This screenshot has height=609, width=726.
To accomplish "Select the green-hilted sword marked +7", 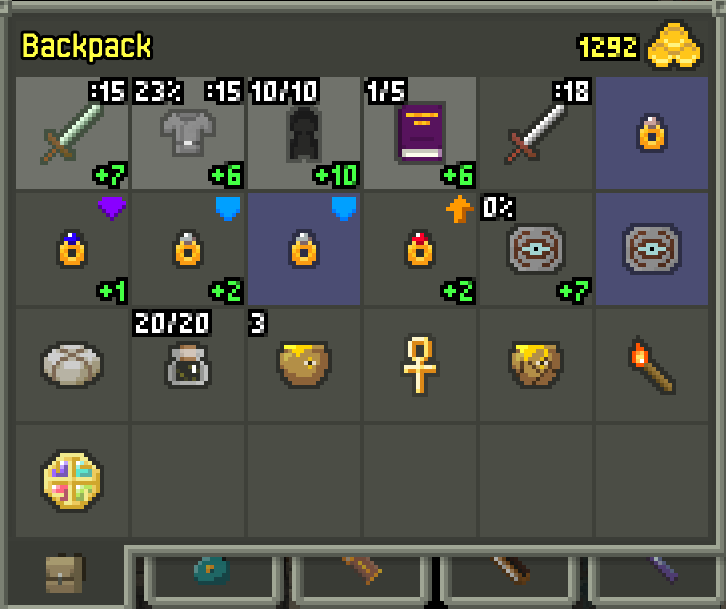I will [x=71, y=134].
